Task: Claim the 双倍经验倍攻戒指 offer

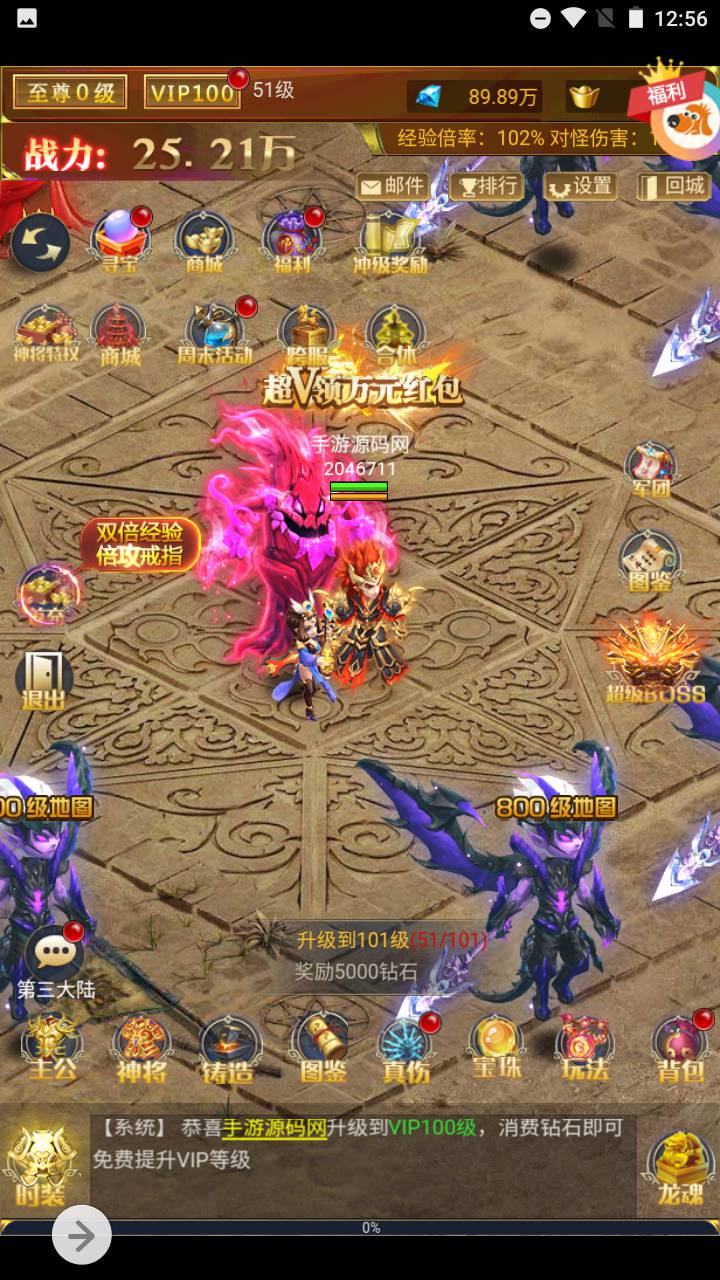Action: [x=140, y=545]
